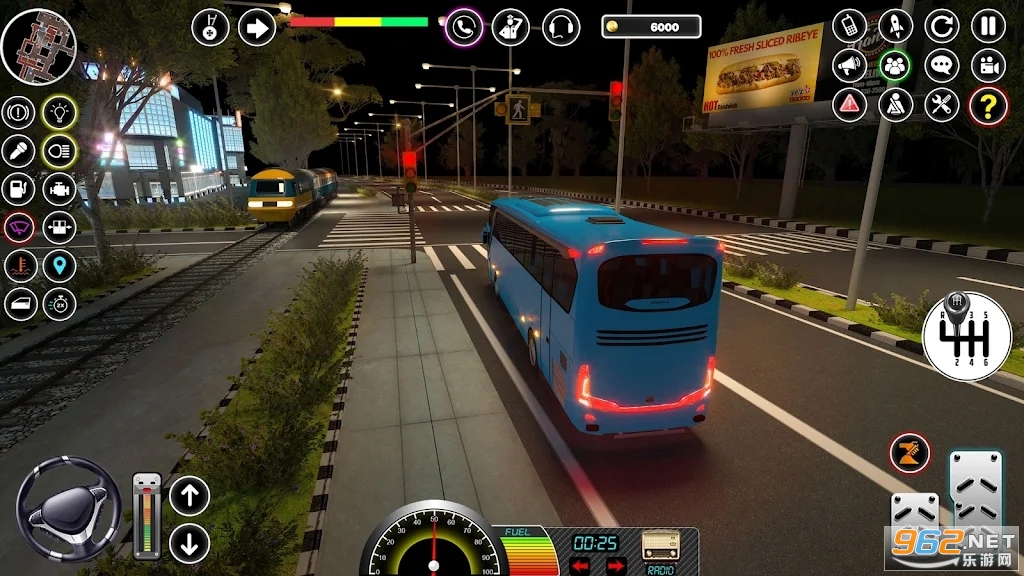Open the wrench and screwdriver repair icon
Image resolution: width=1024 pixels, height=576 pixels.
(x=941, y=105)
